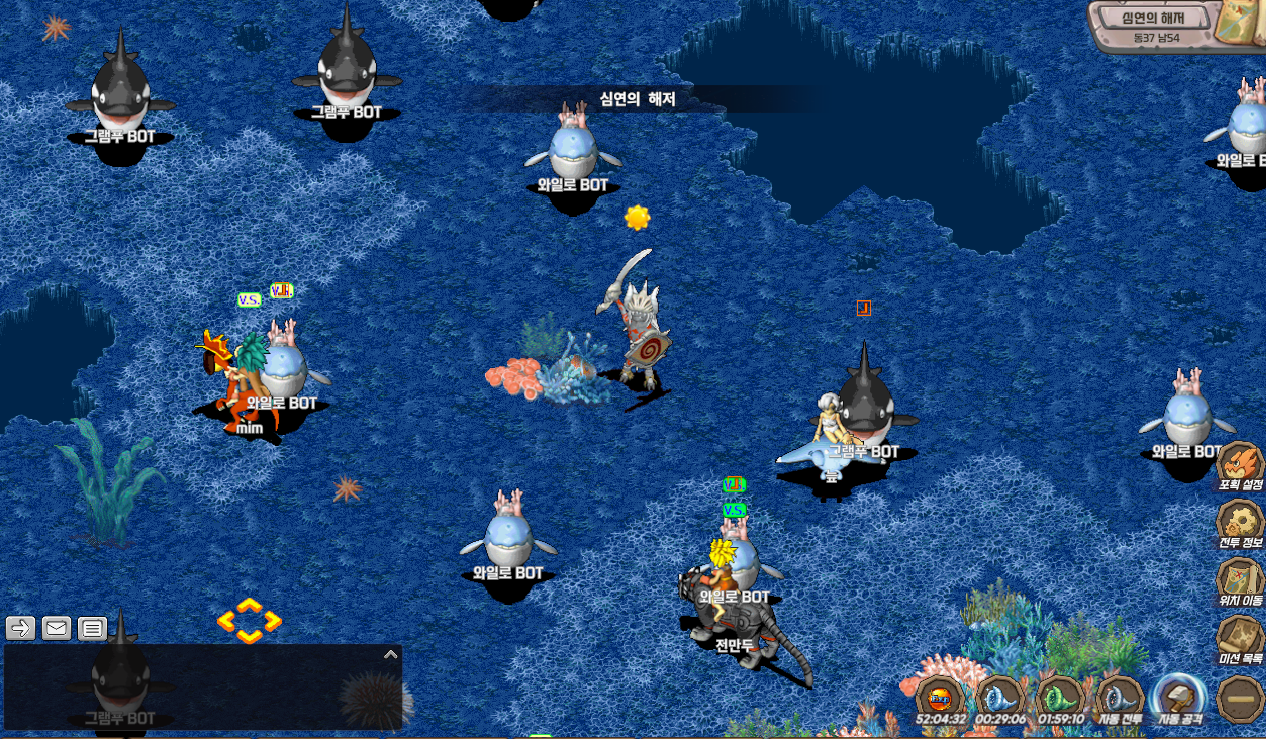Click the chat message box
1266x739 pixels.
200,690
